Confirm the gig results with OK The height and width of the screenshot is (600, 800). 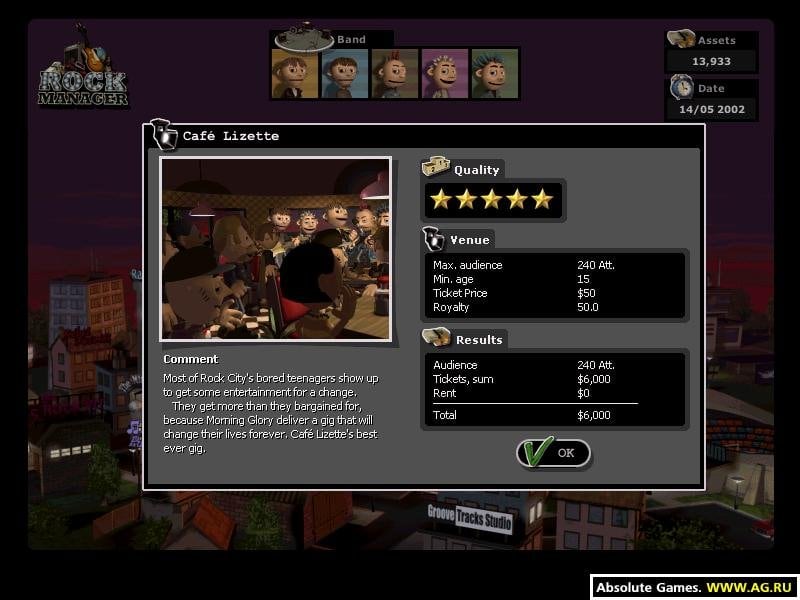click(x=554, y=453)
